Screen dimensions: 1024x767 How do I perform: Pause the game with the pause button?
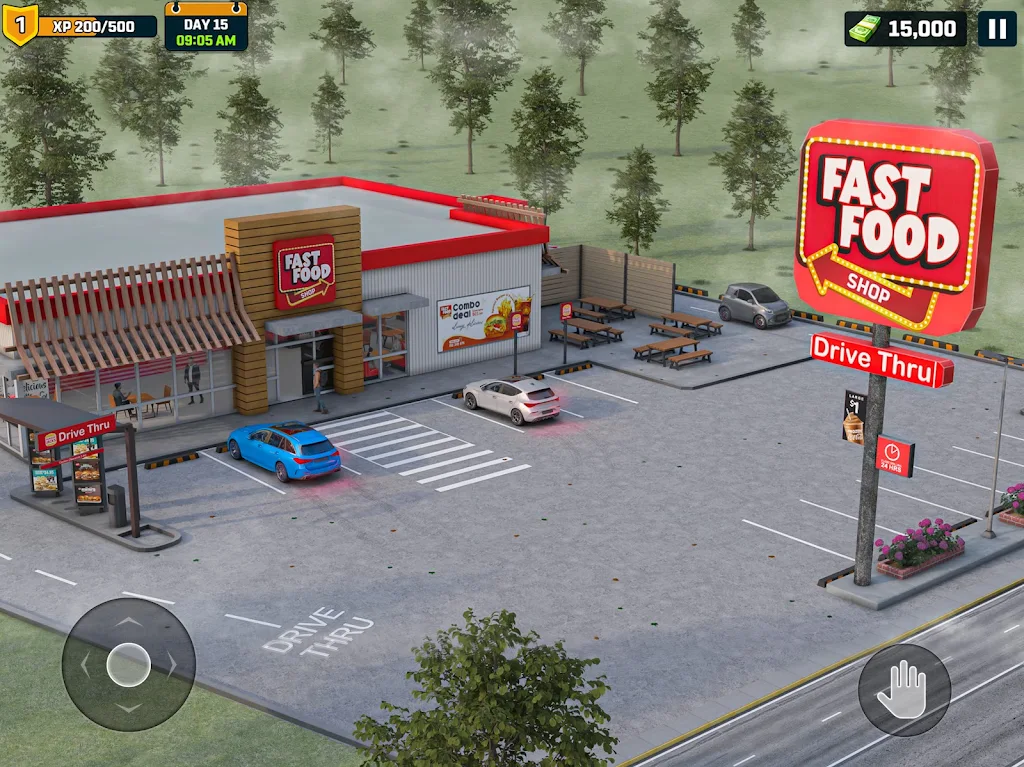point(996,29)
